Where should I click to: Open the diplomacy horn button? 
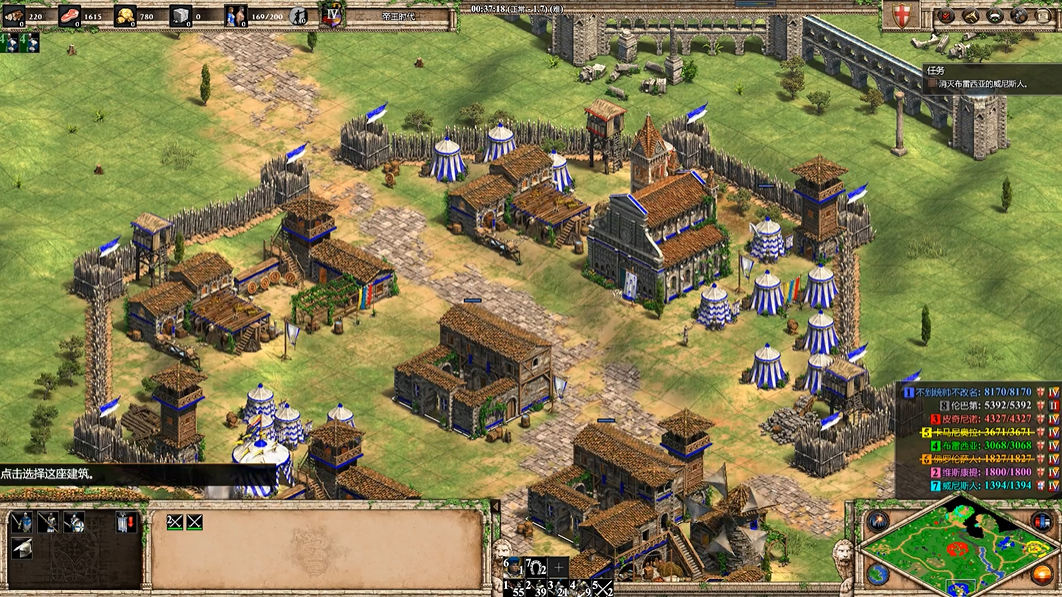tap(970, 16)
